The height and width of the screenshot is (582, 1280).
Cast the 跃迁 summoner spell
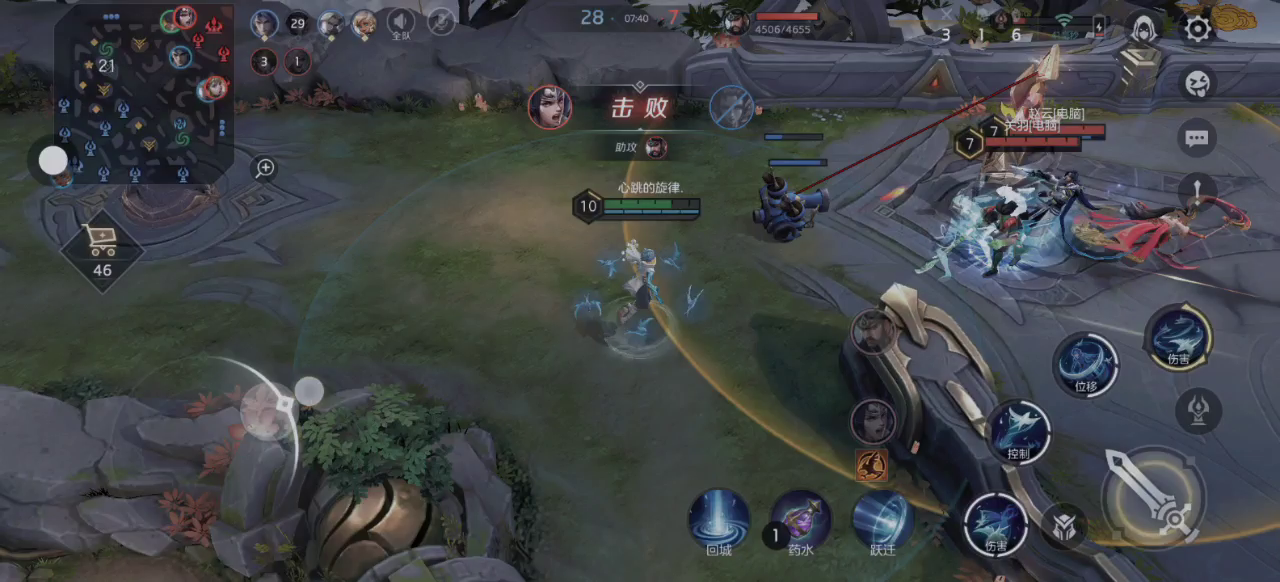tap(882, 520)
